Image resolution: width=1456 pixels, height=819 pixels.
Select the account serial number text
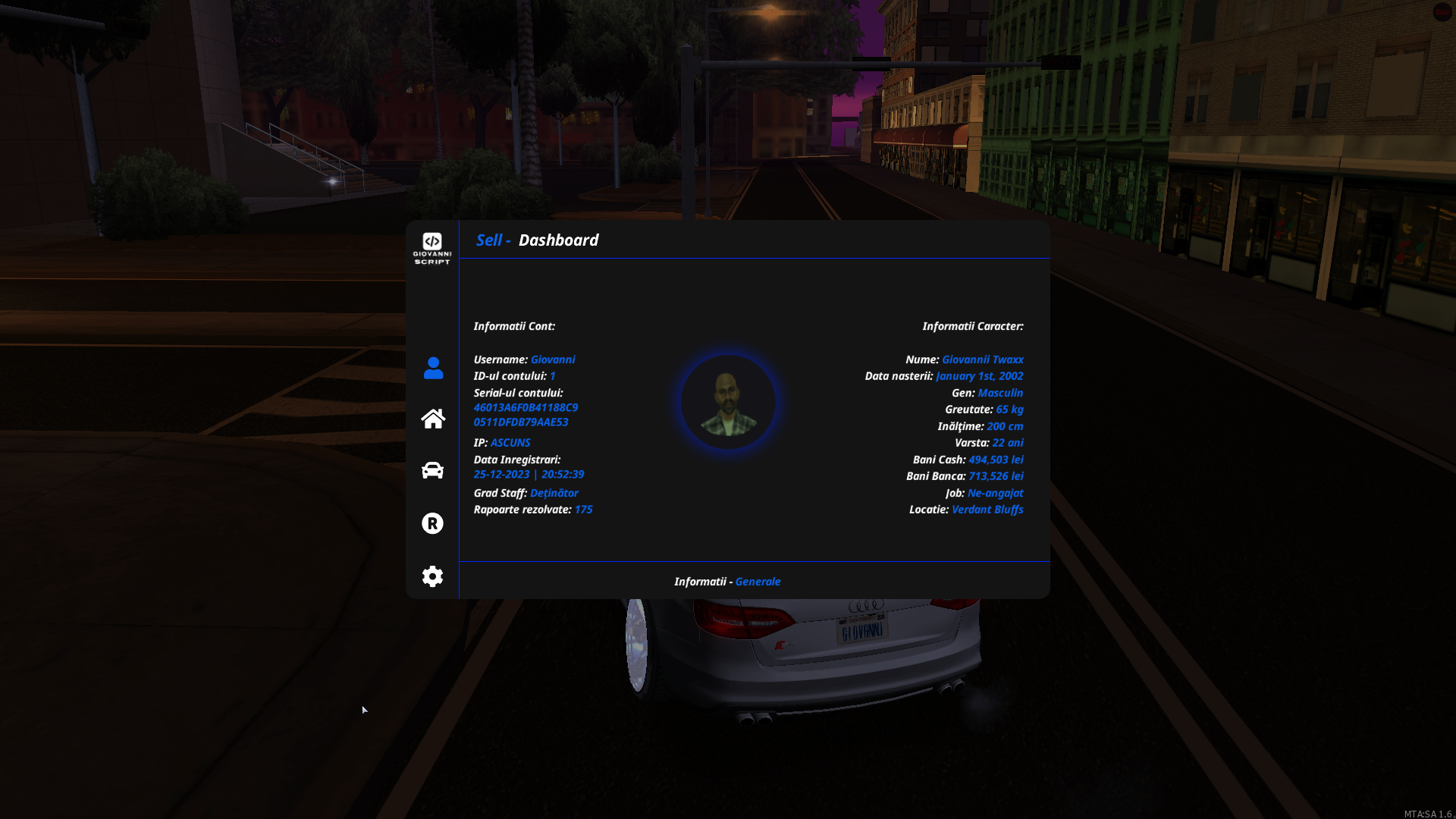[526, 415]
